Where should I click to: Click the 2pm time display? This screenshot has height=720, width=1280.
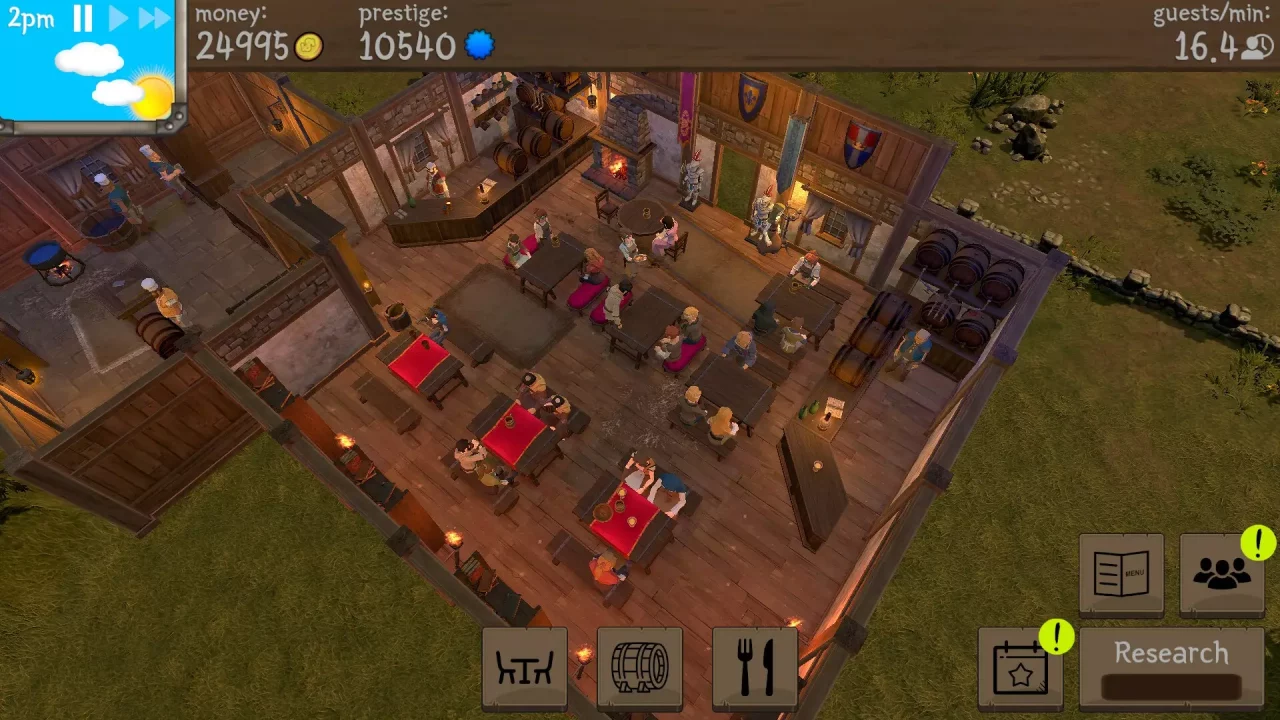[30, 18]
